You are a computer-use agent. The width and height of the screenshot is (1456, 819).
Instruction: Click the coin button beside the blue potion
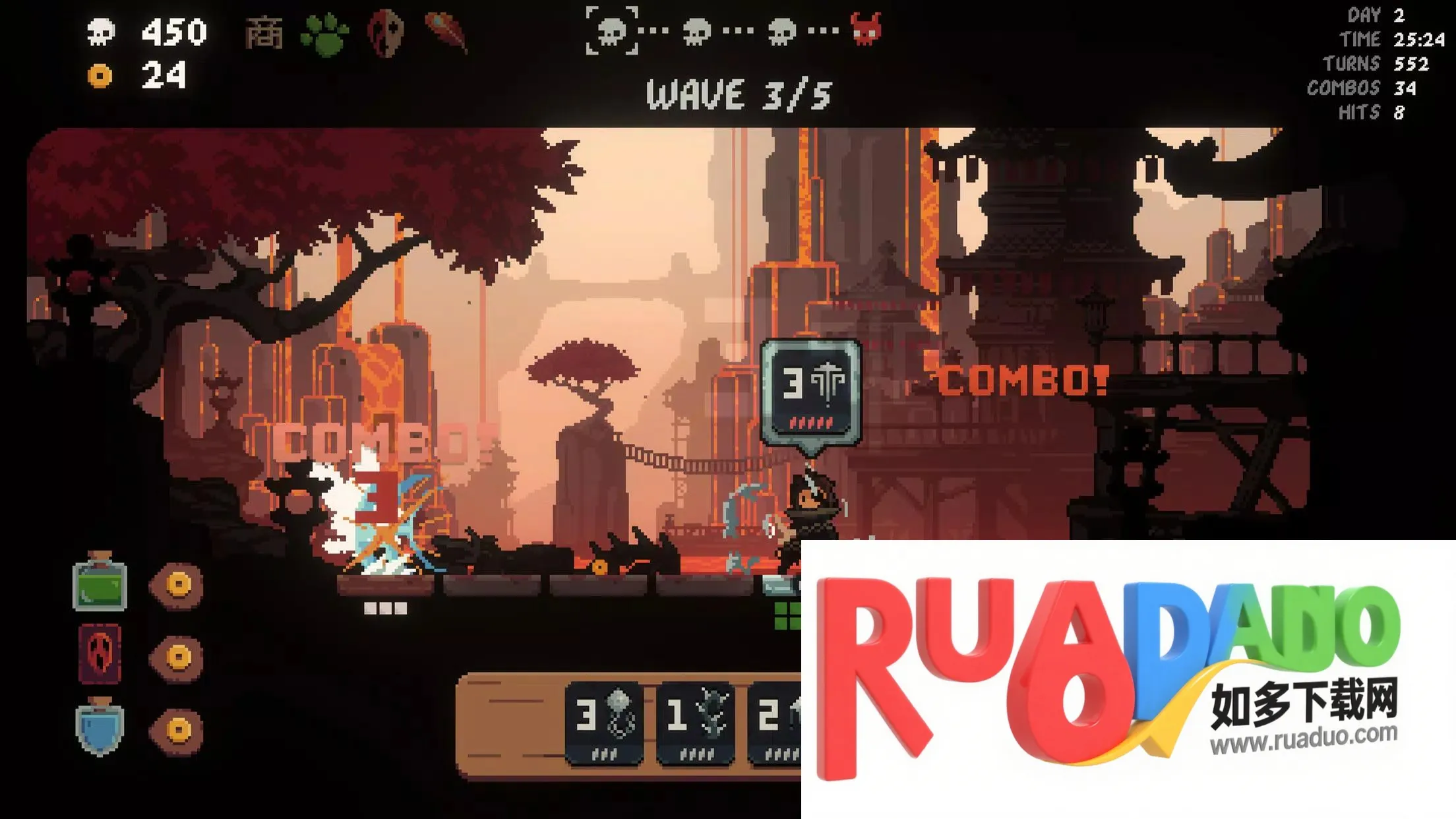click(177, 730)
